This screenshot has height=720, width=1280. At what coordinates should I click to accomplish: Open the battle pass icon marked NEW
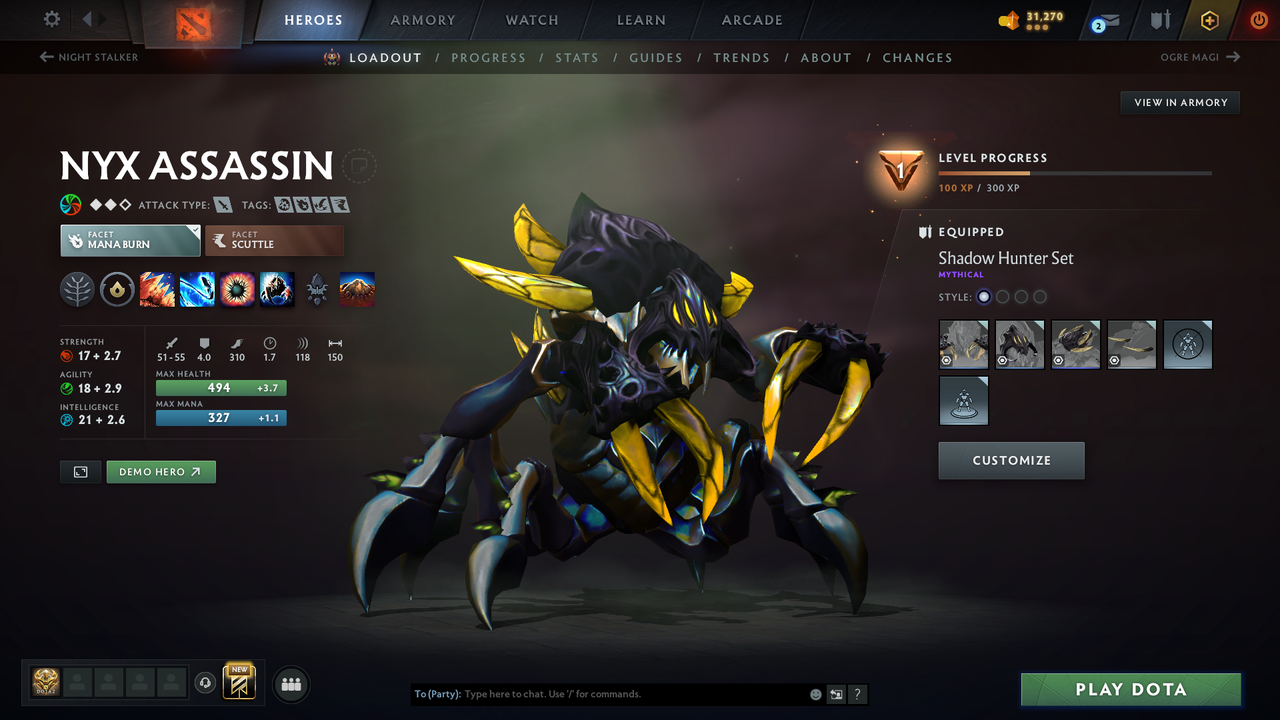coord(238,684)
